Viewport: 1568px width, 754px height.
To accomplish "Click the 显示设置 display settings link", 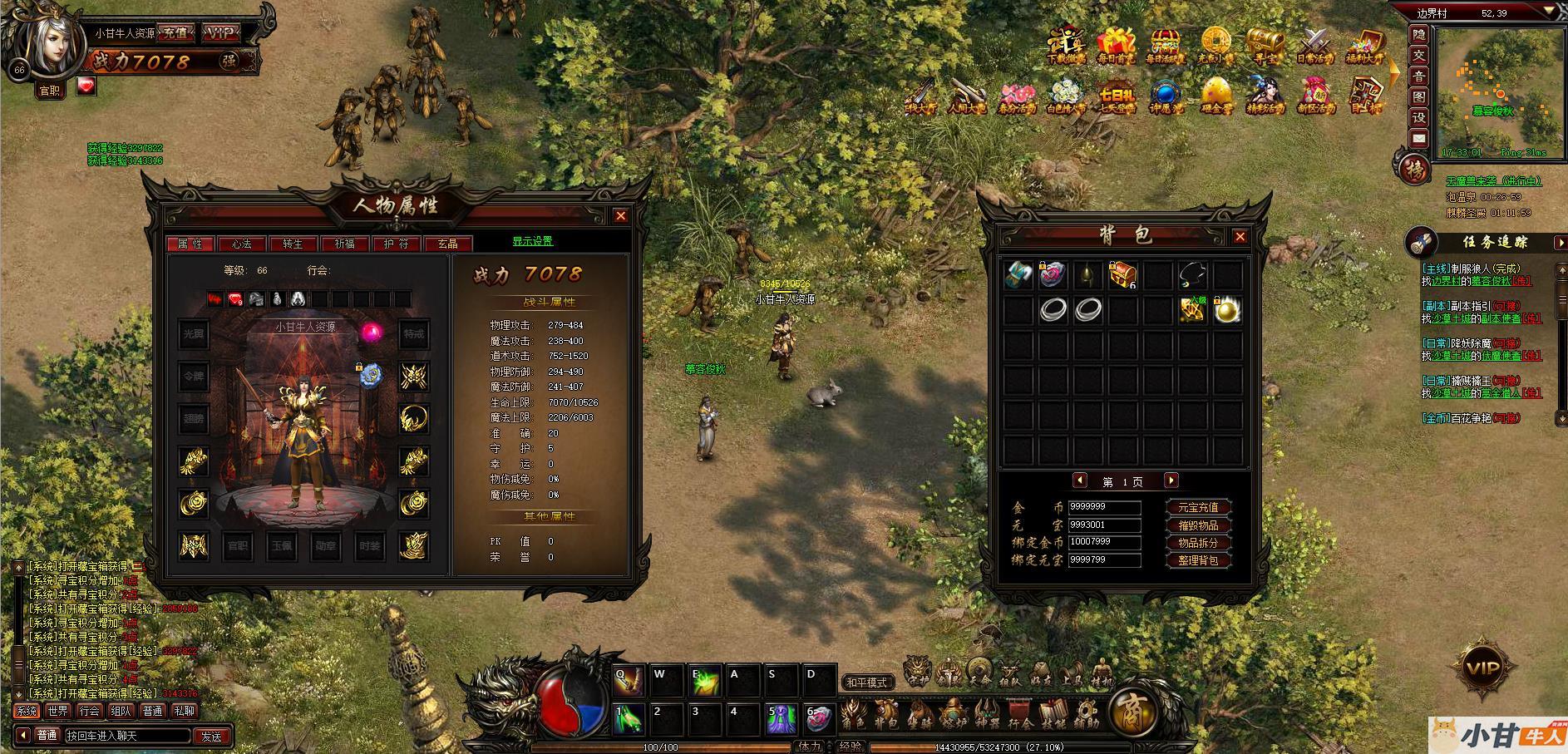I will (532, 241).
